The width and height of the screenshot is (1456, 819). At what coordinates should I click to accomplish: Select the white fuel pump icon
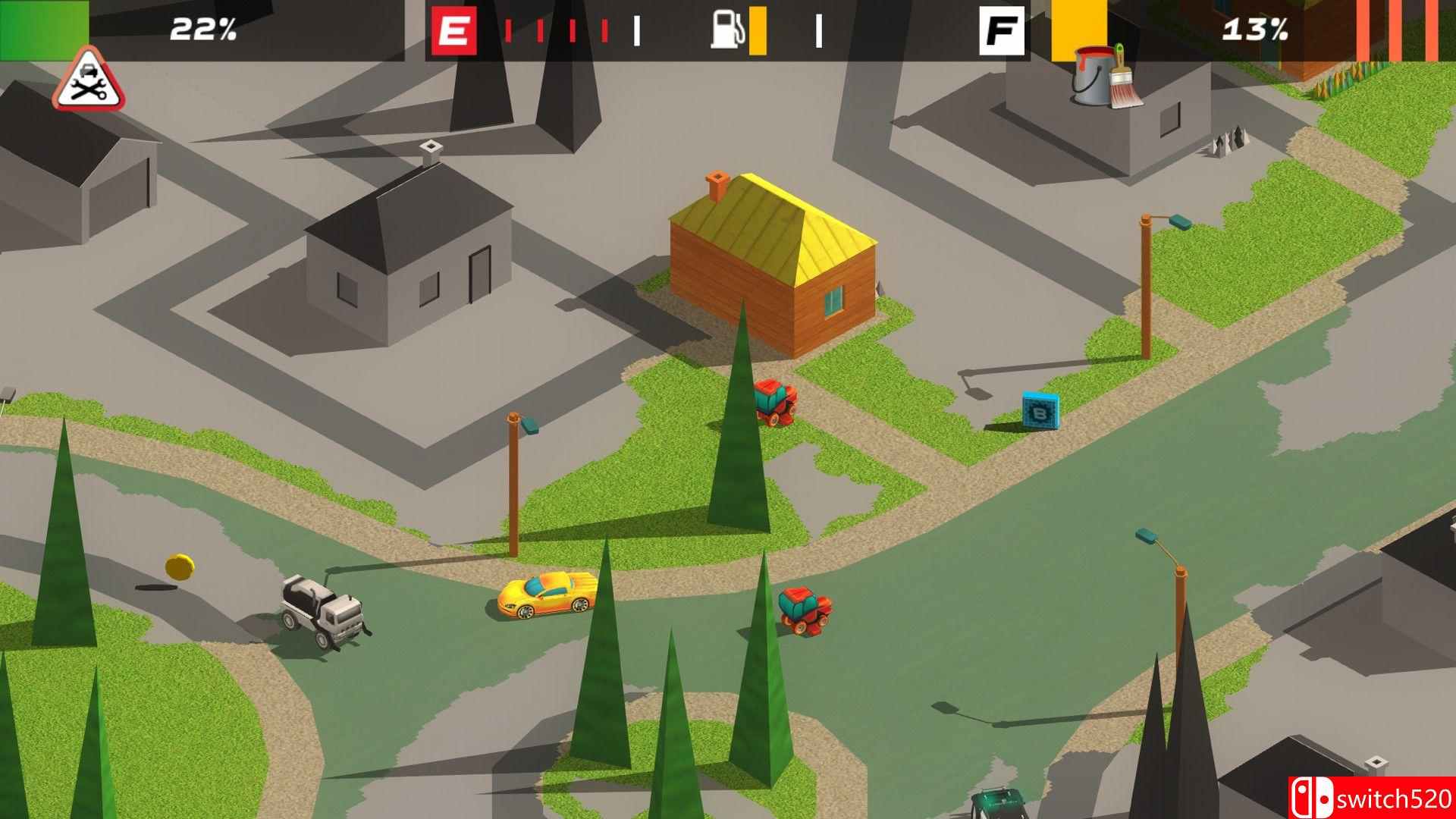point(726,30)
